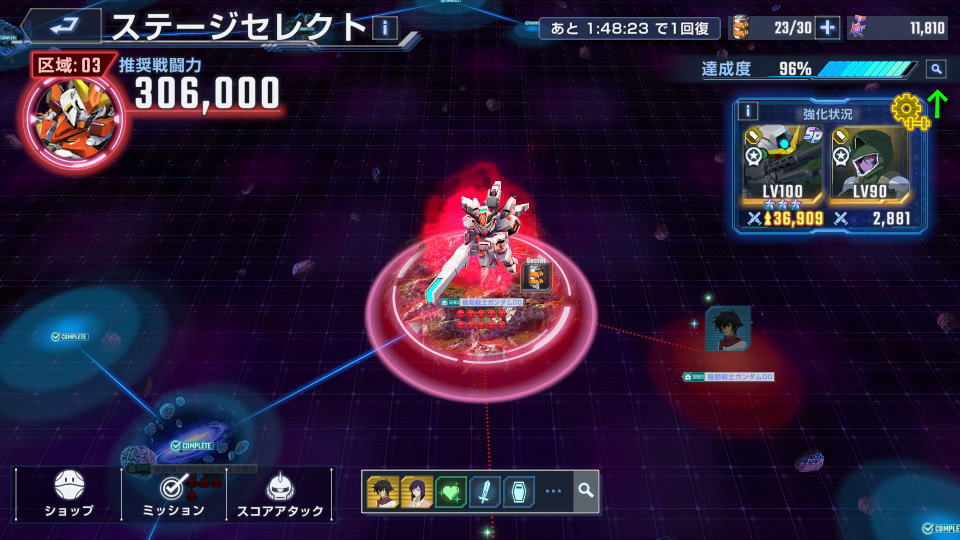Viewport: 960px width, 540px height.
Task: Open スコアアタック score attack mode
Action: 279,494
